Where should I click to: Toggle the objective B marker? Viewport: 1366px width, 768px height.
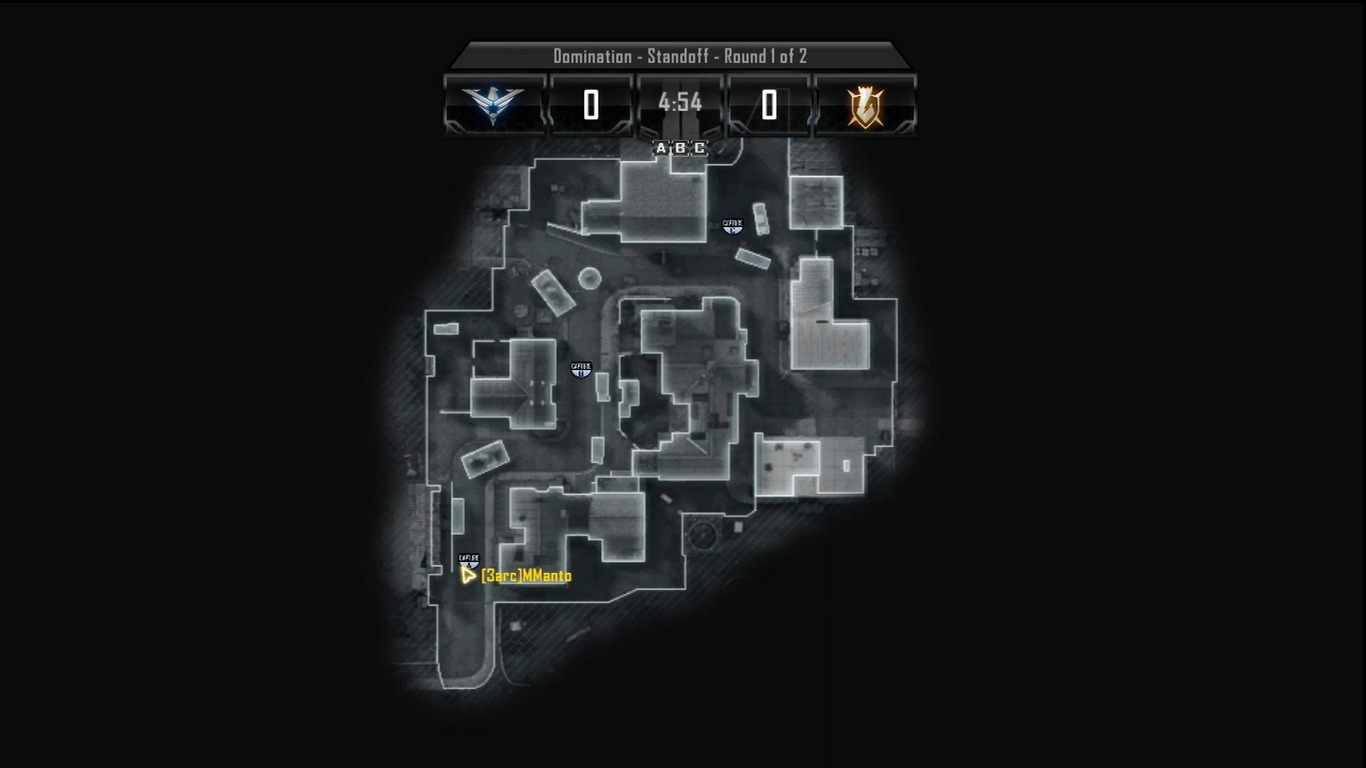(679, 149)
